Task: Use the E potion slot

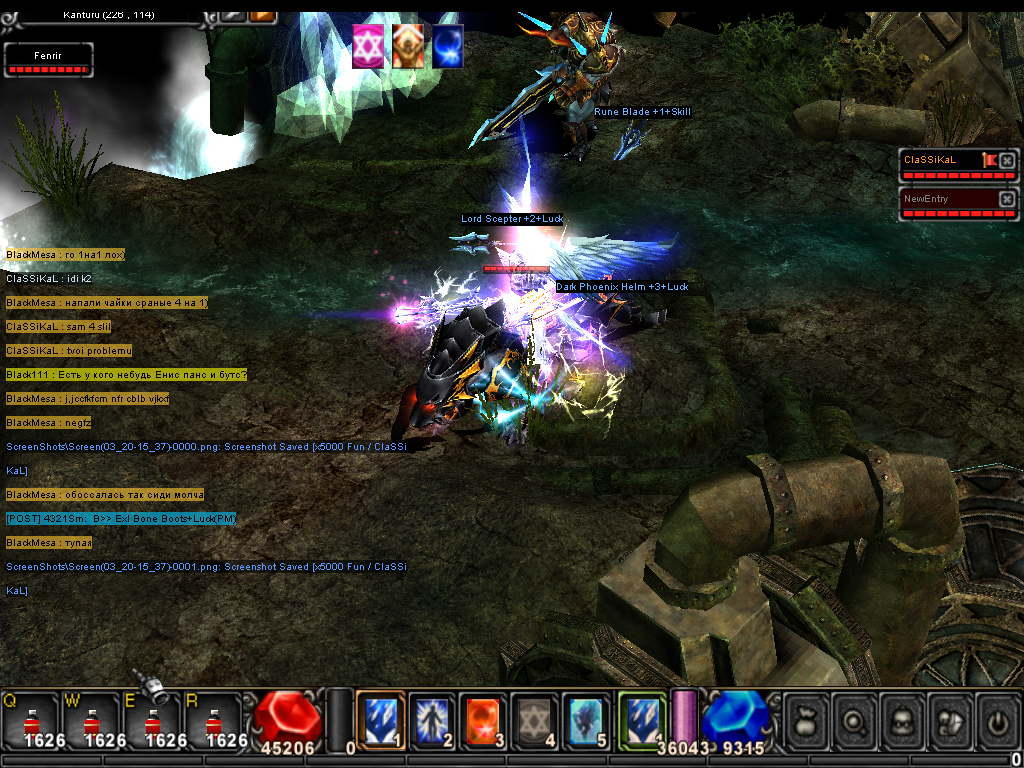Action: [151, 720]
